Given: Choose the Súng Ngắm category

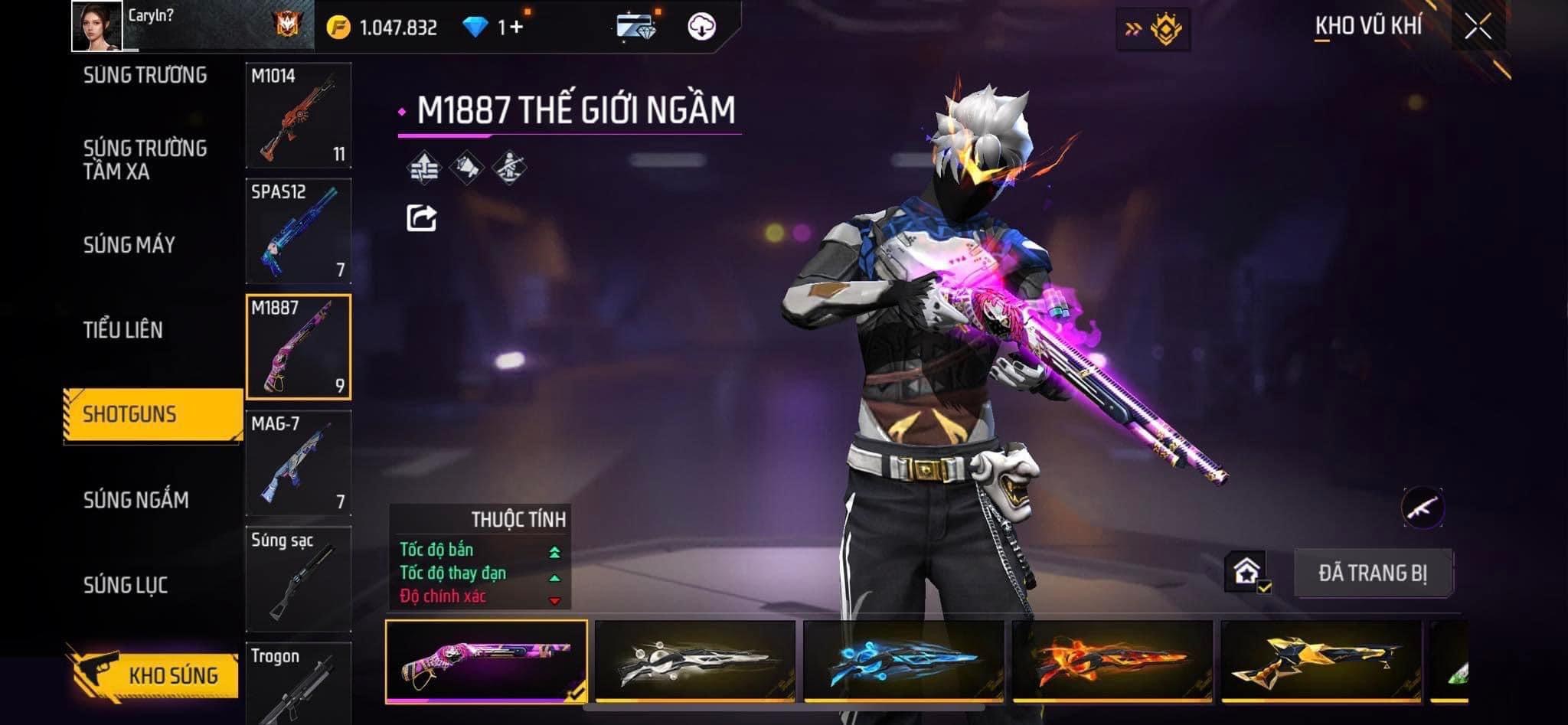Looking at the screenshot, I should point(136,500).
